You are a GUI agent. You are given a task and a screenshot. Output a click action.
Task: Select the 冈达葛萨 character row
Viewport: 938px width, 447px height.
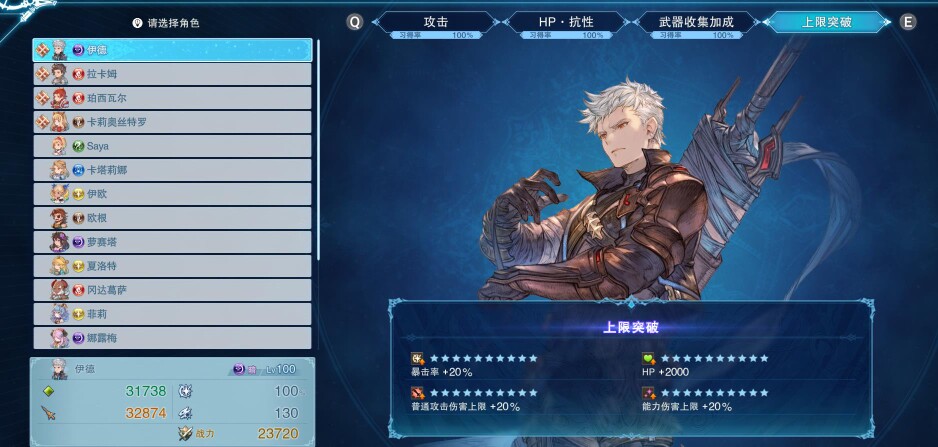coord(173,290)
